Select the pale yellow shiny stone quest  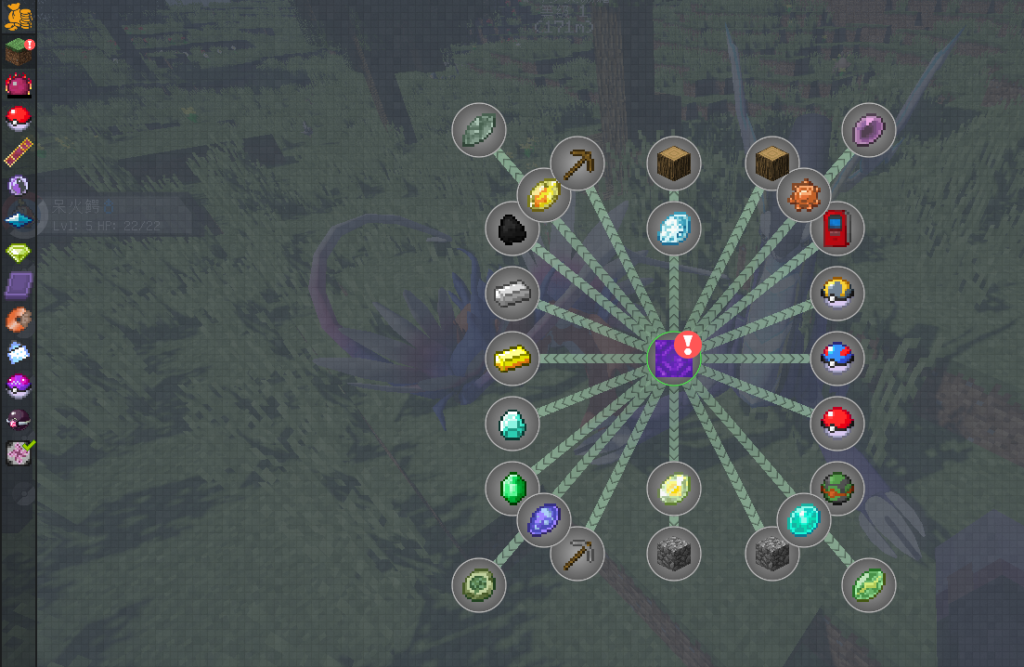click(673, 488)
